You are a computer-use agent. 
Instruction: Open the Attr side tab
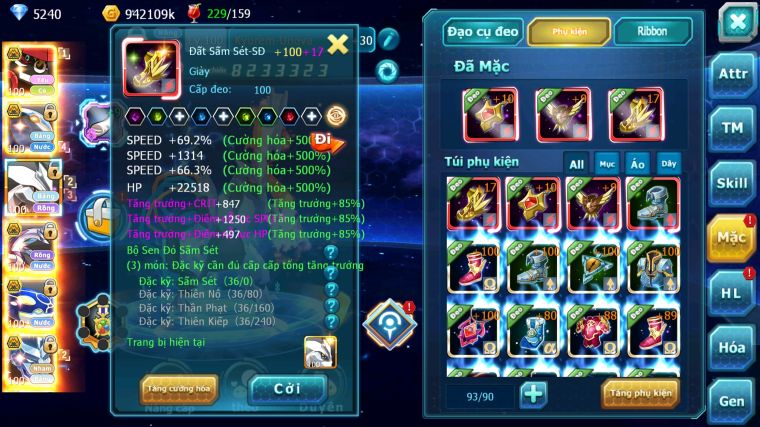pos(735,73)
